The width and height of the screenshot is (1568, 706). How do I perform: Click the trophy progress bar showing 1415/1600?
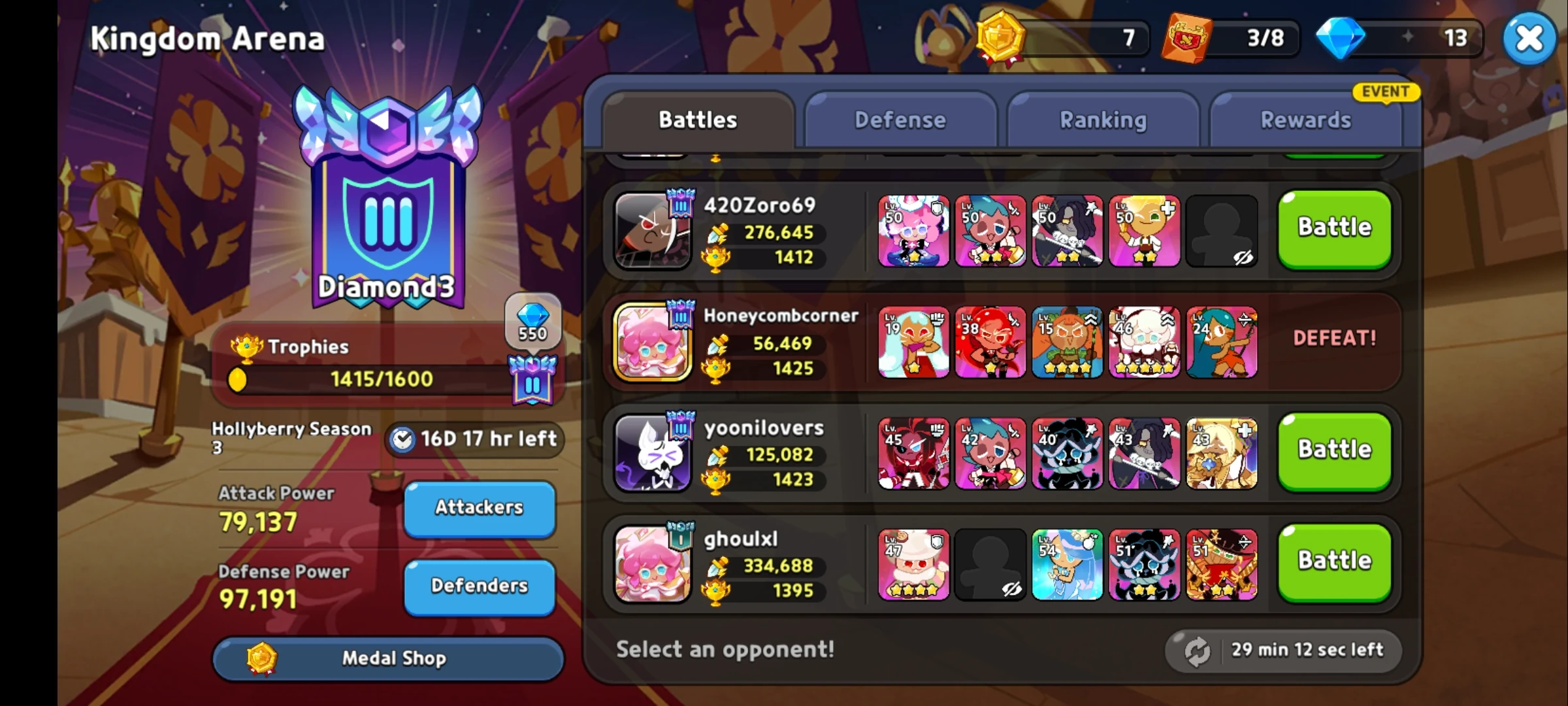tap(380, 378)
